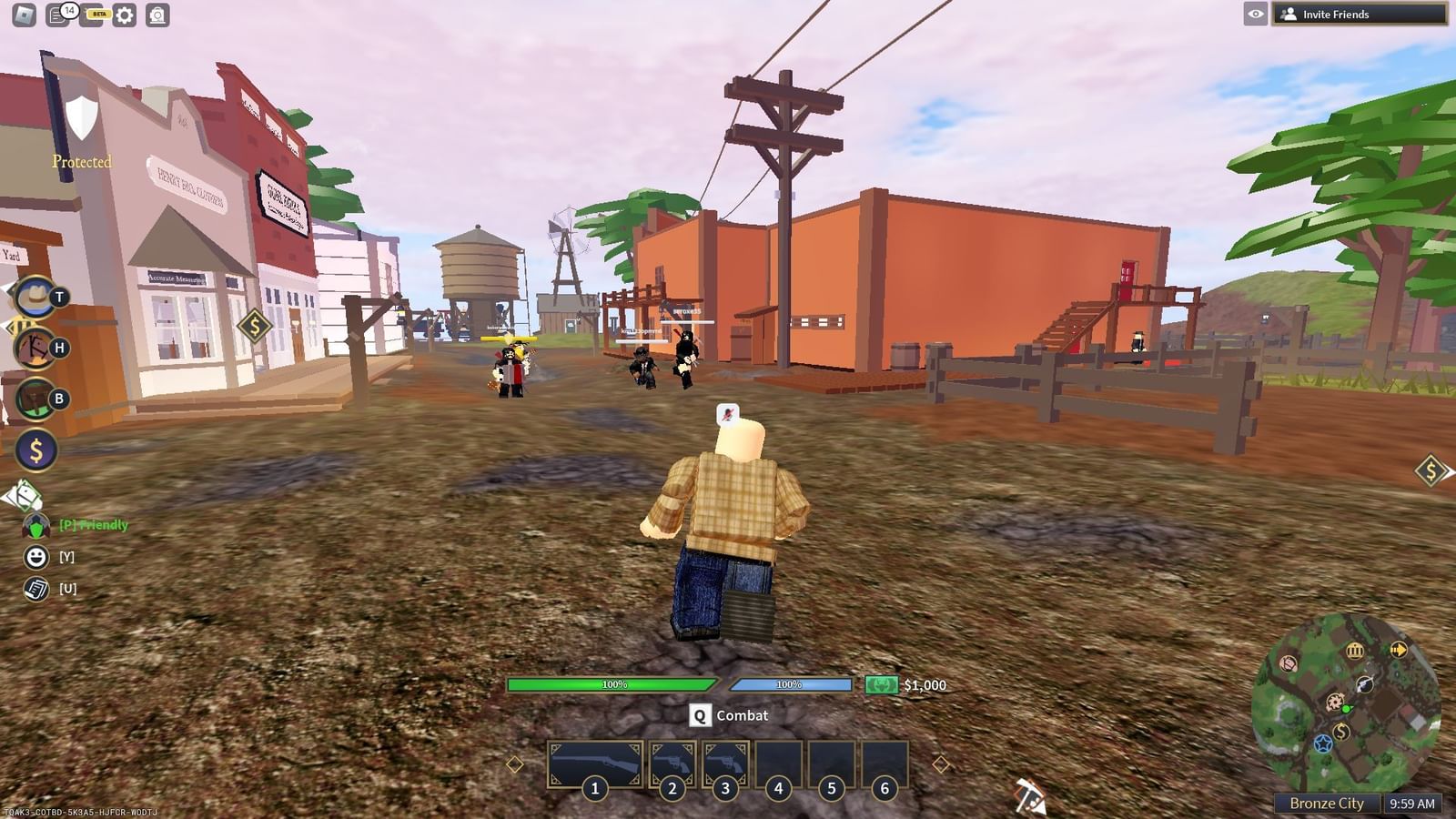
Task: Toggle the eye visibility icon top right
Action: 1257,14
